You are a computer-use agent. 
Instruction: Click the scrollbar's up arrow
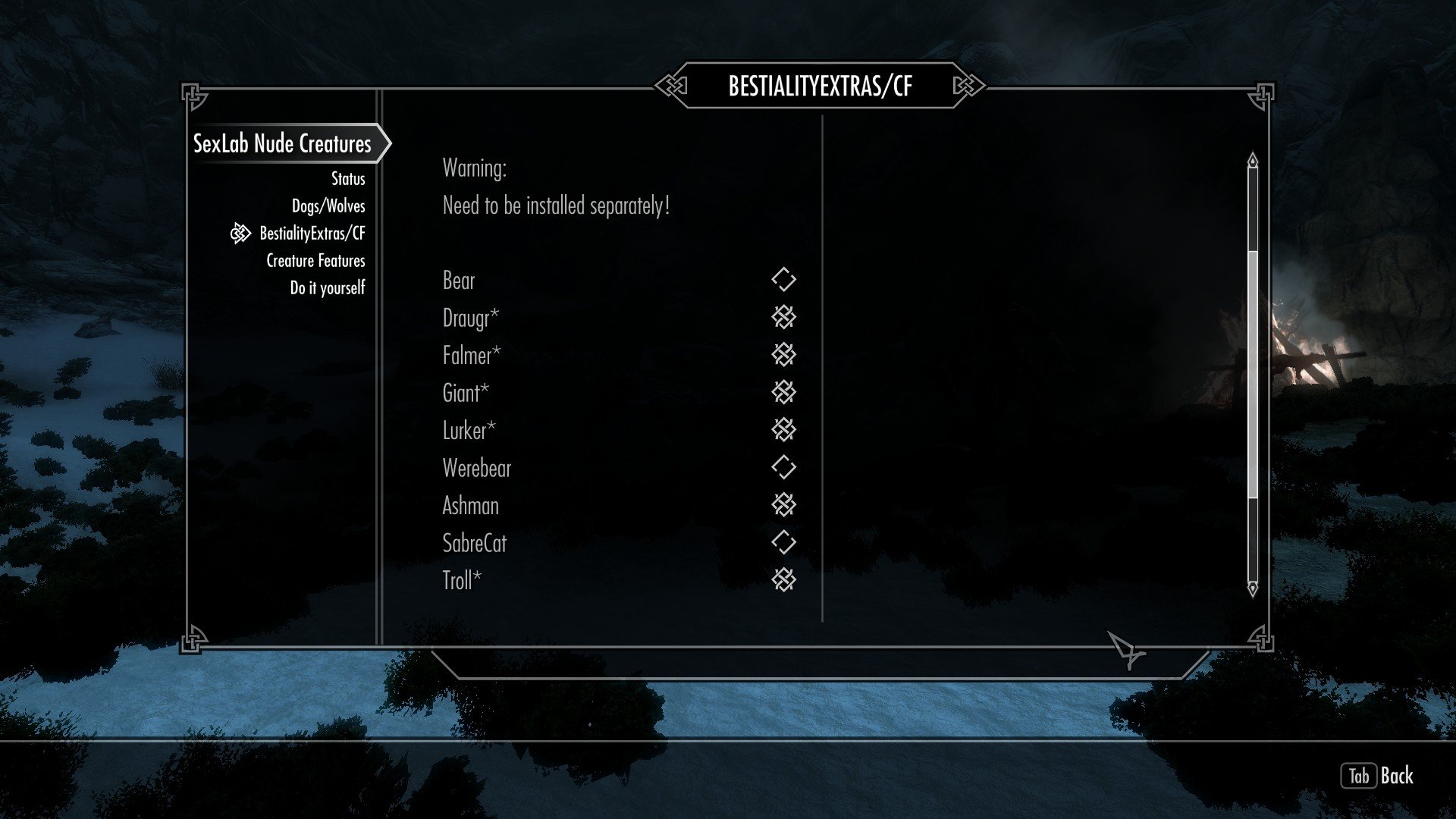pyautogui.click(x=1253, y=160)
